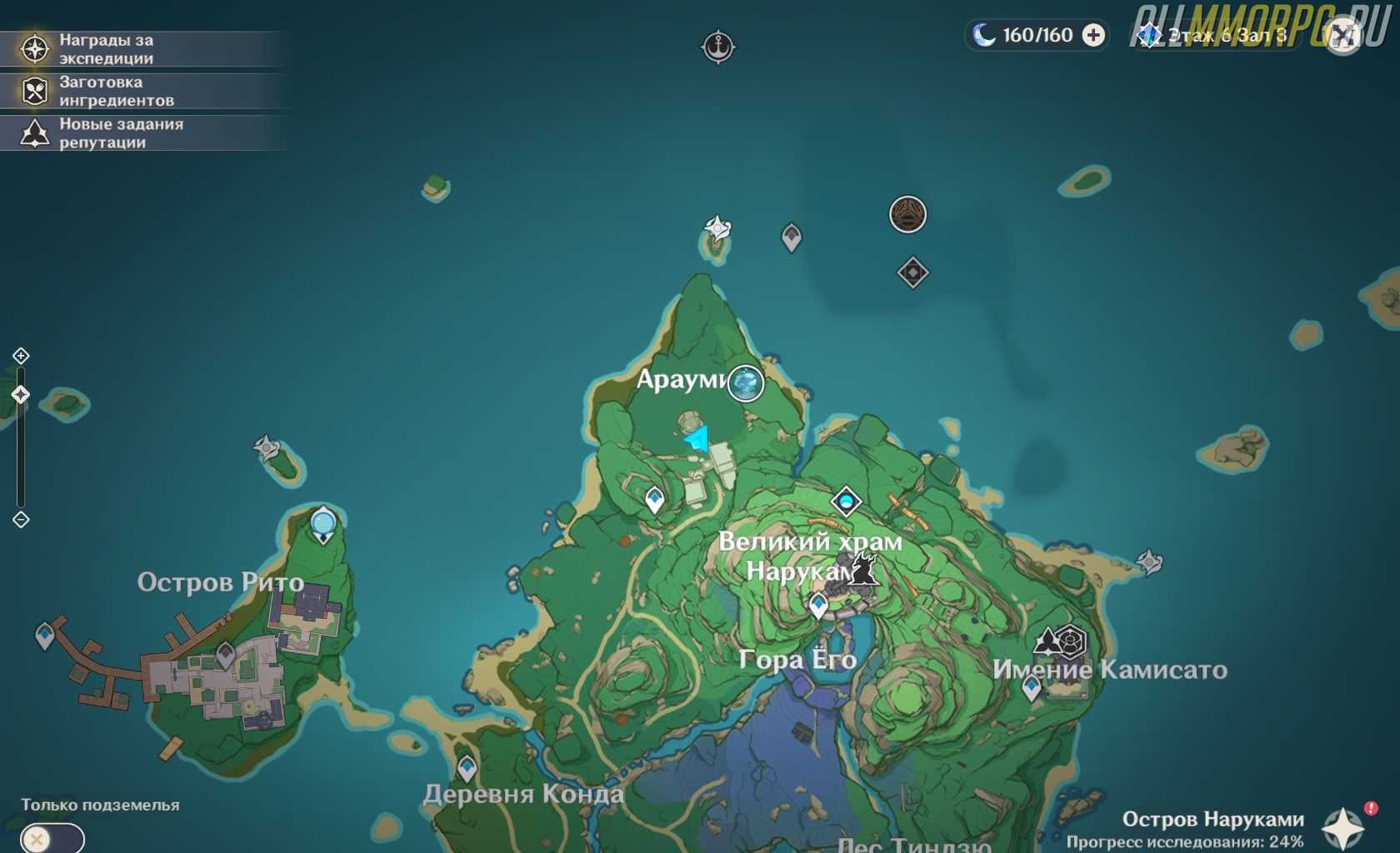
Task: Zoom in with the map plus button
Action: 21,357
